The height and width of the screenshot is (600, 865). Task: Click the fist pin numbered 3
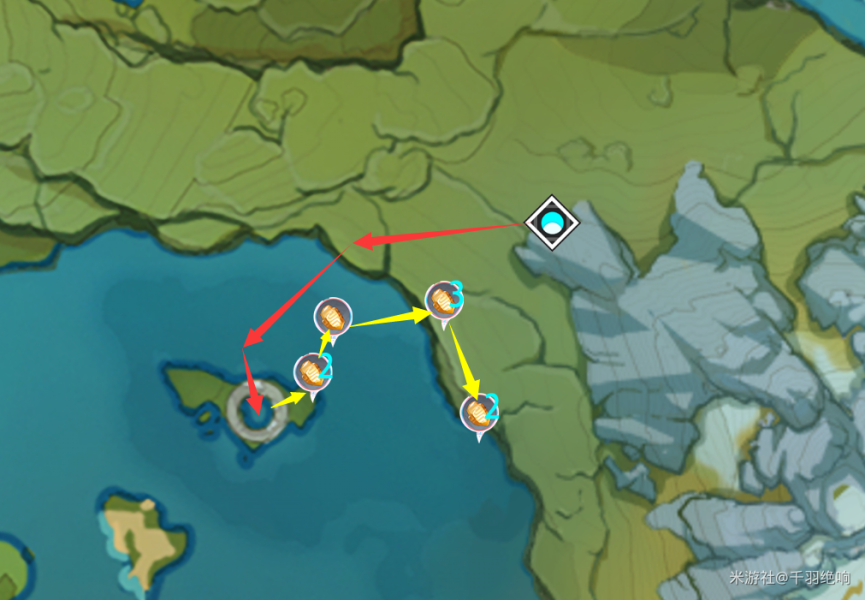click(x=443, y=299)
